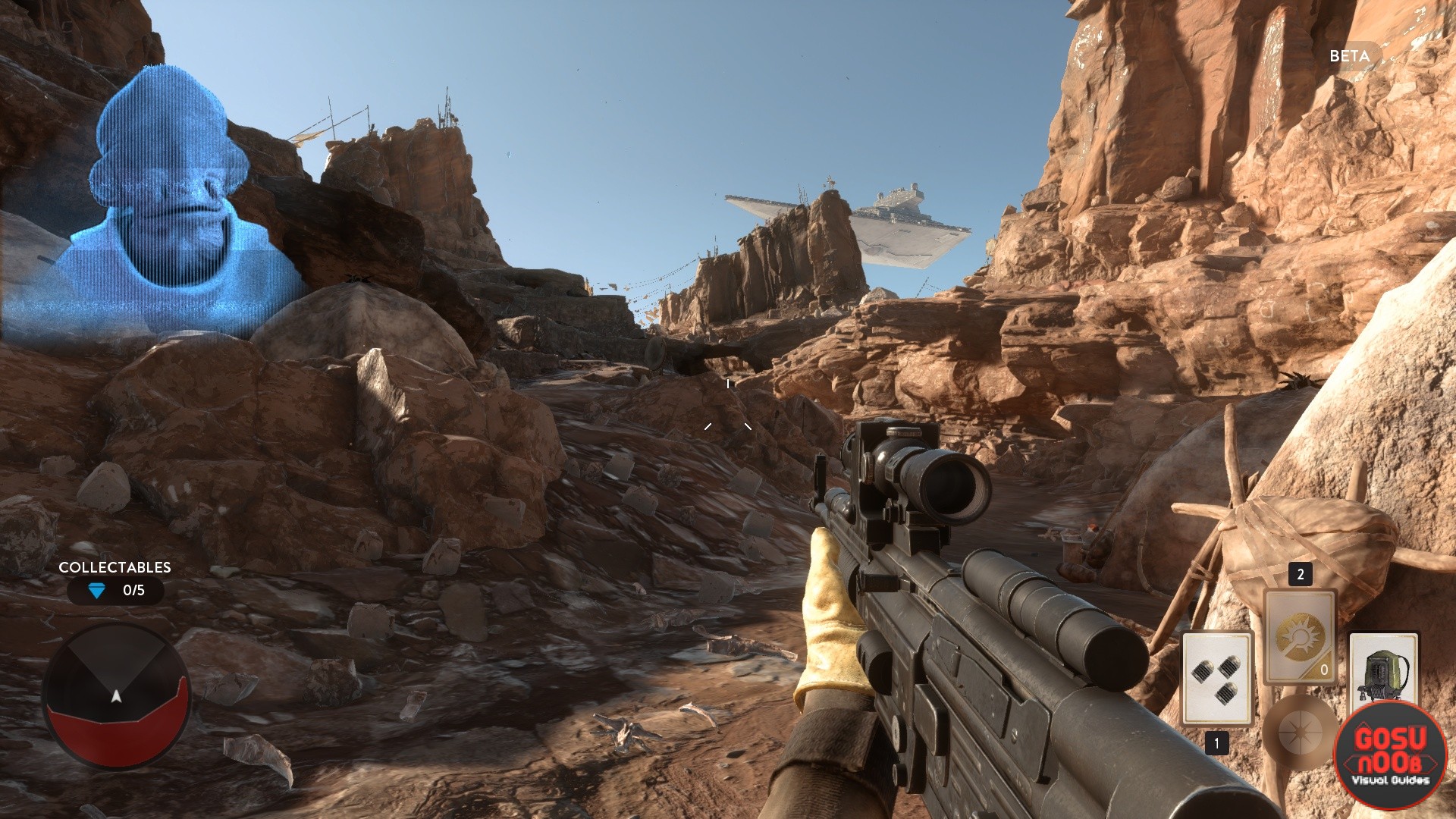Select the BETA label in the corner
1456x819 pixels.
click(1348, 56)
